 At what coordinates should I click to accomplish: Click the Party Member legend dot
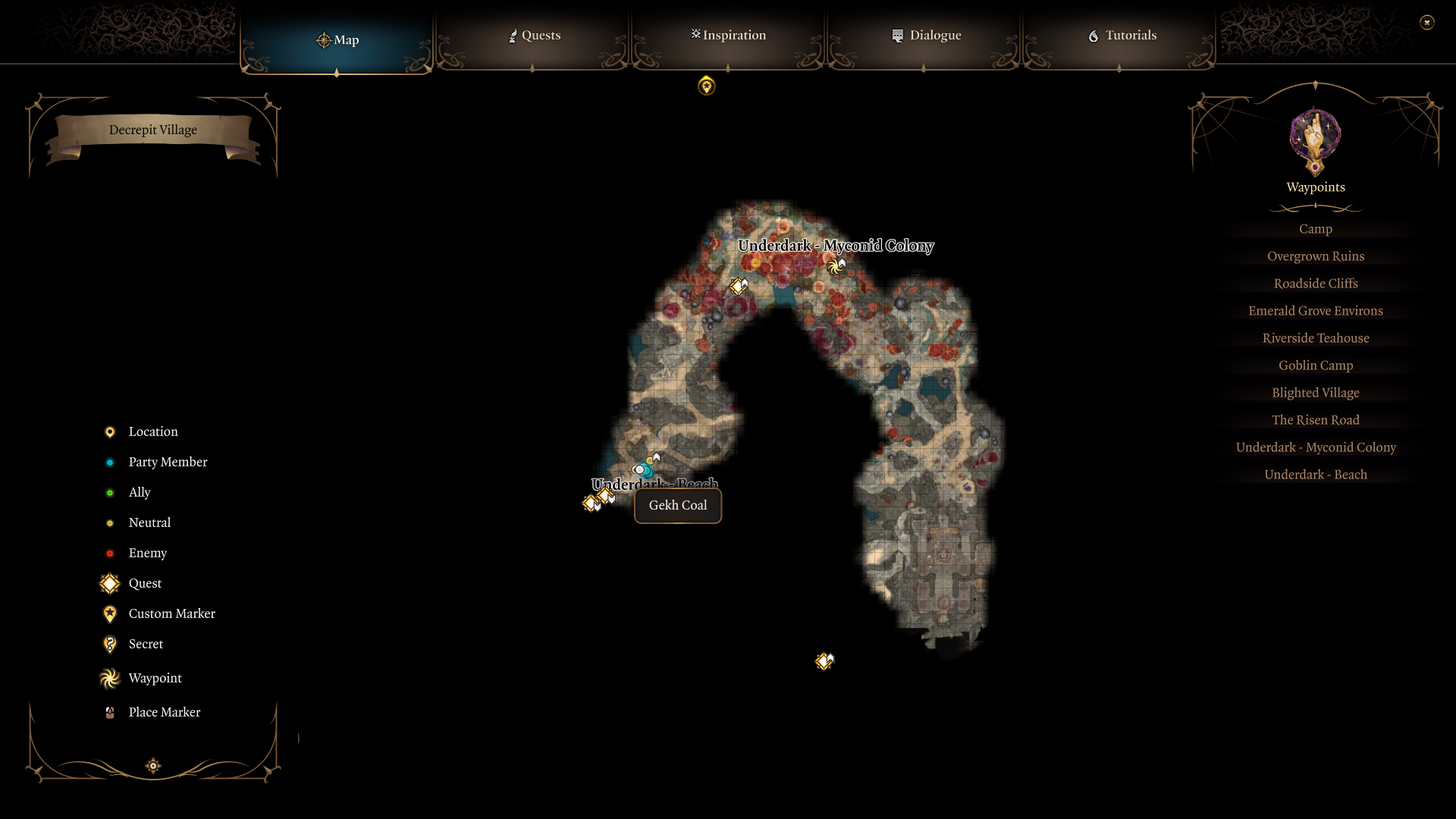coord(110,462)
